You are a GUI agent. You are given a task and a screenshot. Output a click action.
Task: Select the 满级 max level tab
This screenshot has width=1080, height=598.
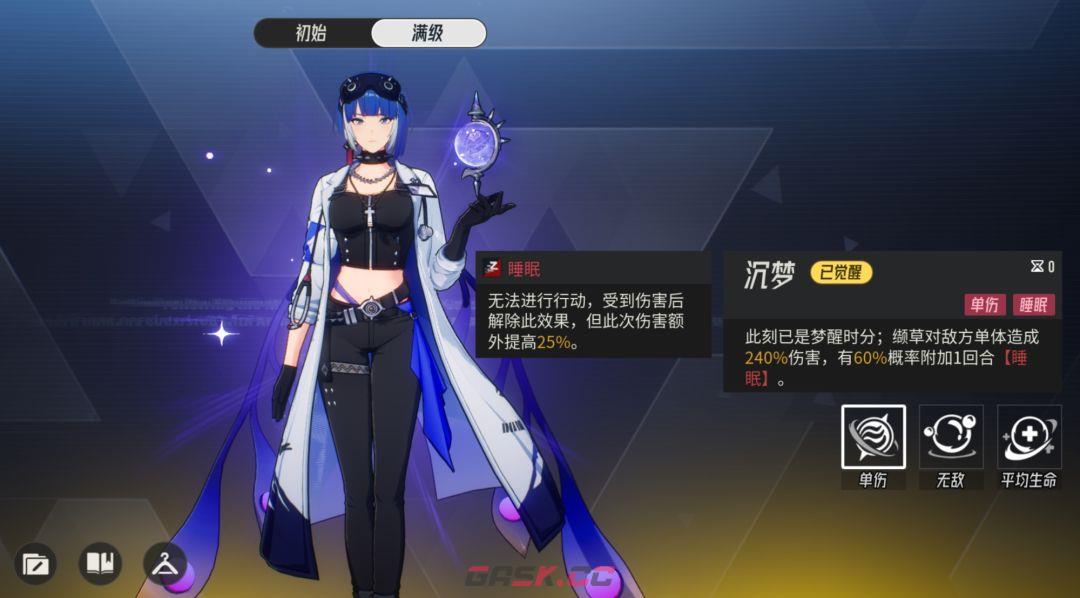point(428,33)
